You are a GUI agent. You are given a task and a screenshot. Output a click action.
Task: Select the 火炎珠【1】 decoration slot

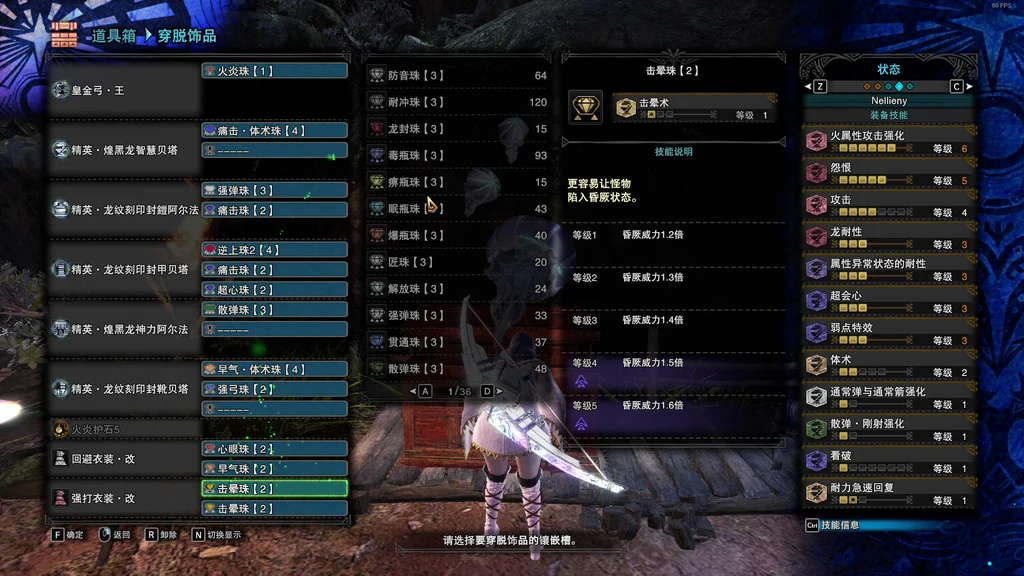pos(274,71)
